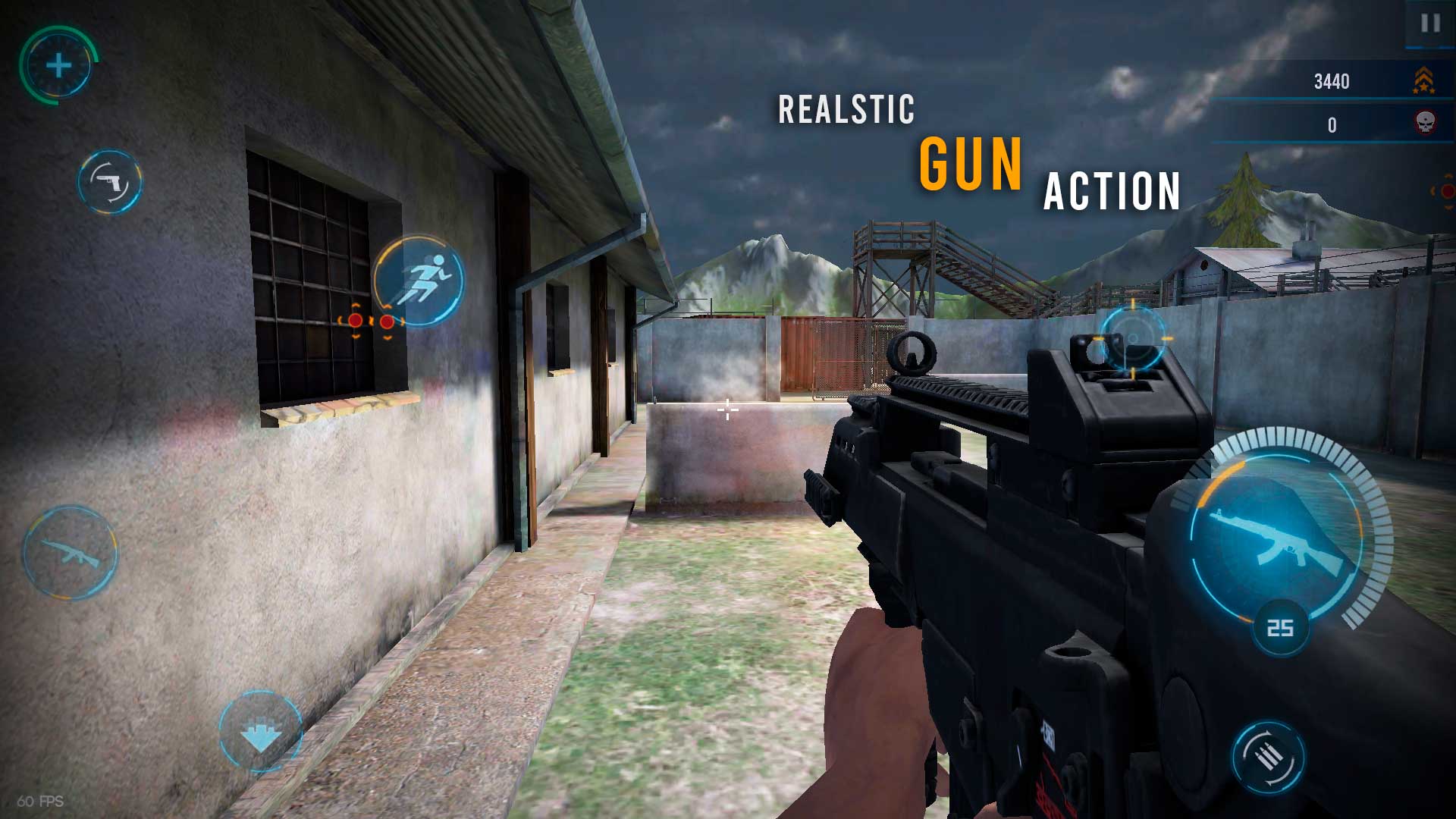Screen dimensions: 1456x819
Task: Aim down sights with the scope button
Action: [x=1133, y=338]
